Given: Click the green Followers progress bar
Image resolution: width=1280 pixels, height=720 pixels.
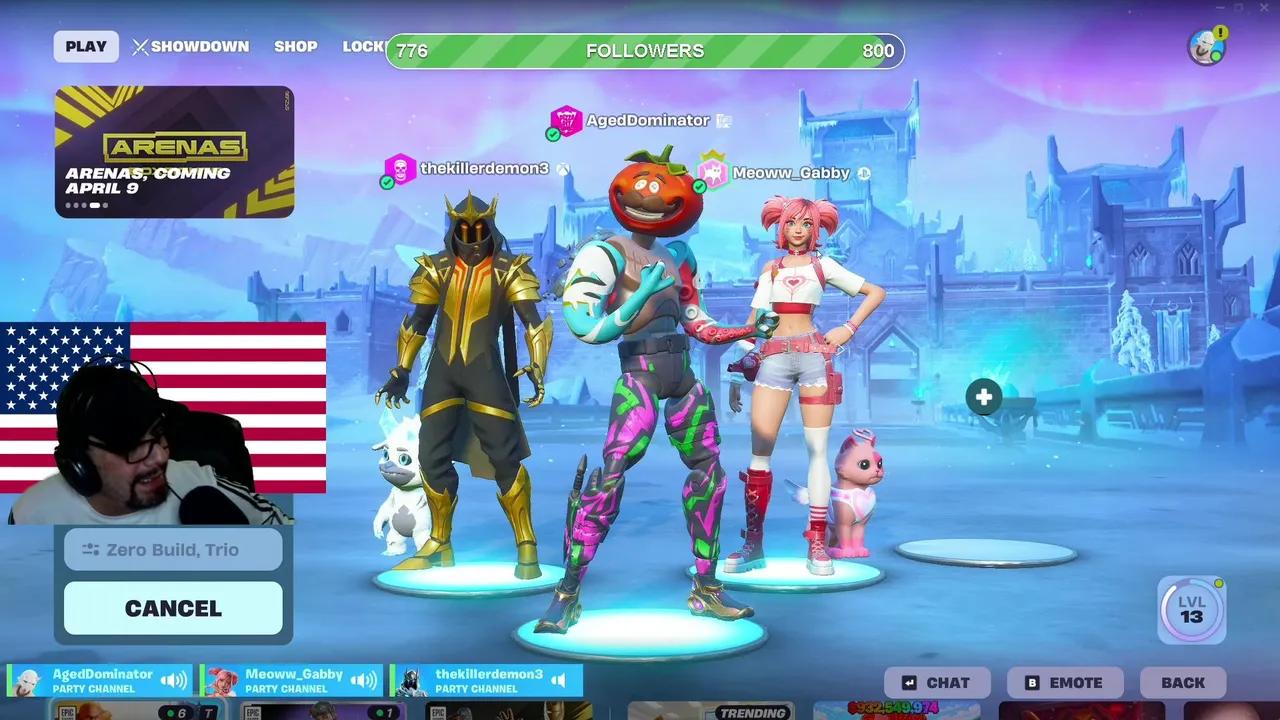Looking at the screenshot, I should tap(643, 50).
